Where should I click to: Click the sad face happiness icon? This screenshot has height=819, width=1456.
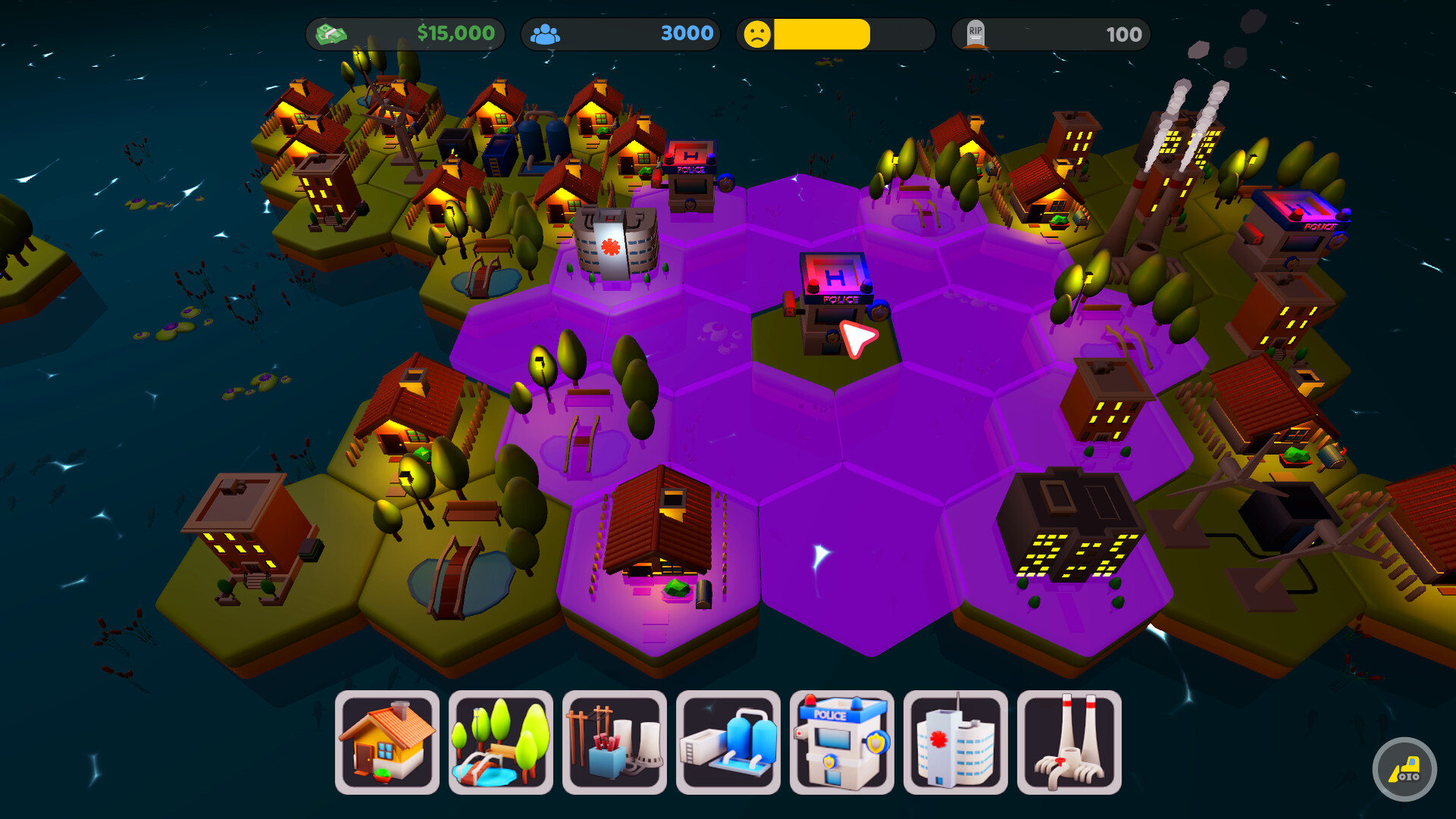[x=758, y=33]
